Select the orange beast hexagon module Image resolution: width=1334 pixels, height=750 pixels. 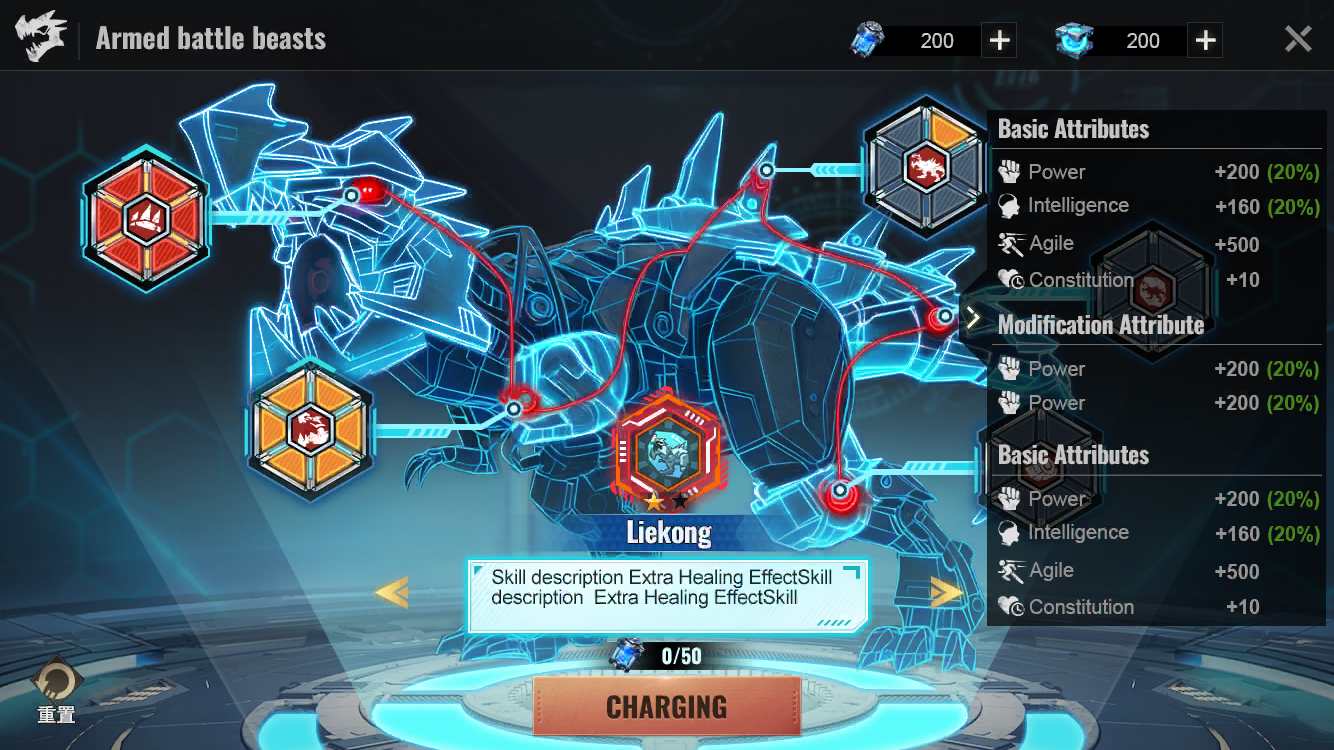pos(310,428)
